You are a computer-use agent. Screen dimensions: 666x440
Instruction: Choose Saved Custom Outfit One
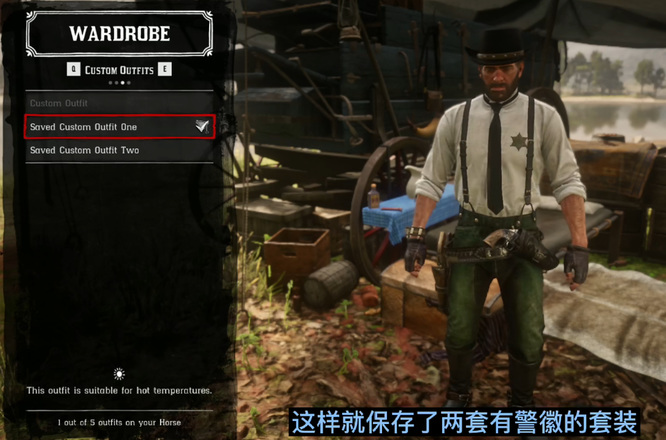point(118,127)
